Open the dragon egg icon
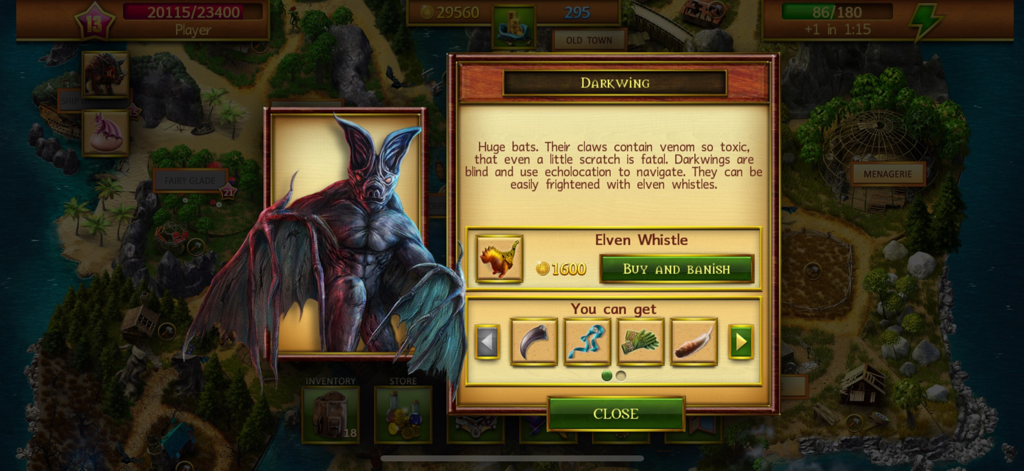Screen dimensions: 1024x471 (x=105, y=131)
